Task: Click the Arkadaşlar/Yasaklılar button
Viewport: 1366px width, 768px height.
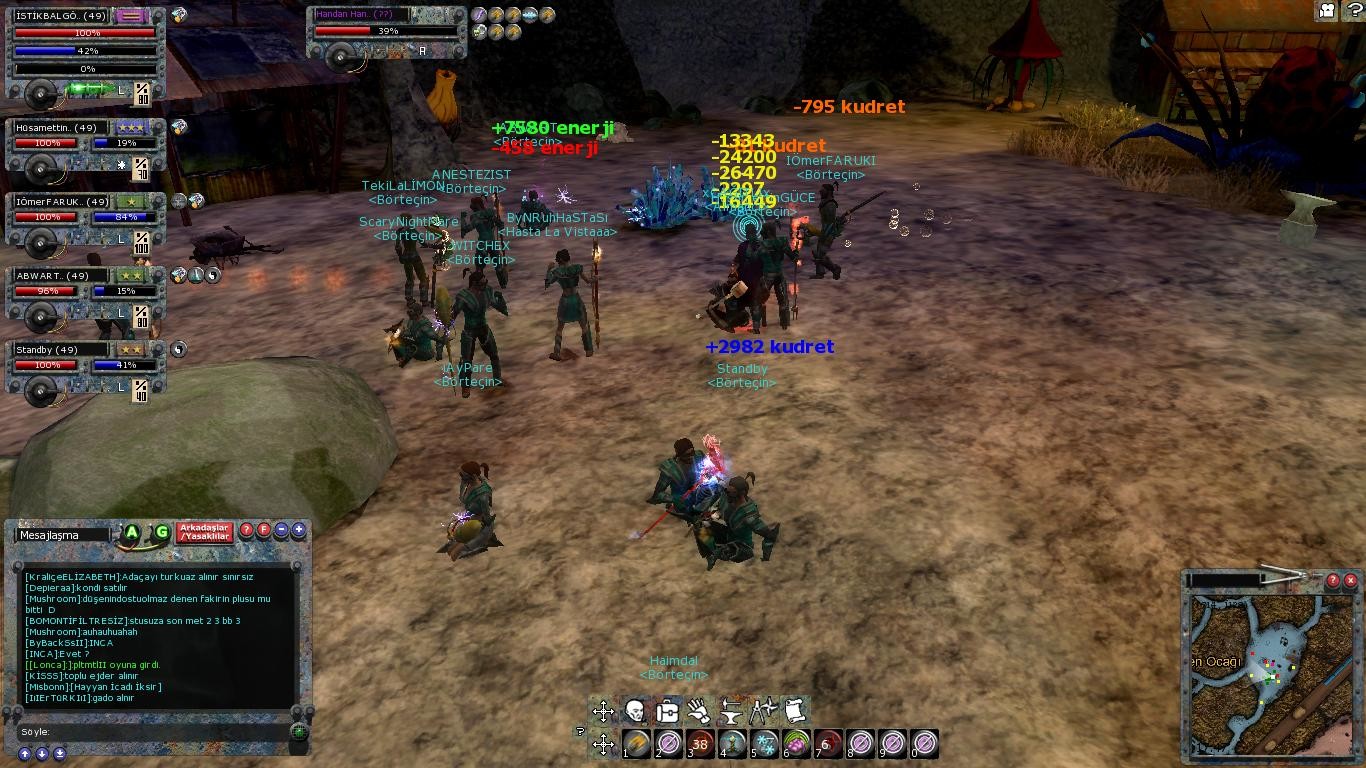Action: click(x=204, y=532)
